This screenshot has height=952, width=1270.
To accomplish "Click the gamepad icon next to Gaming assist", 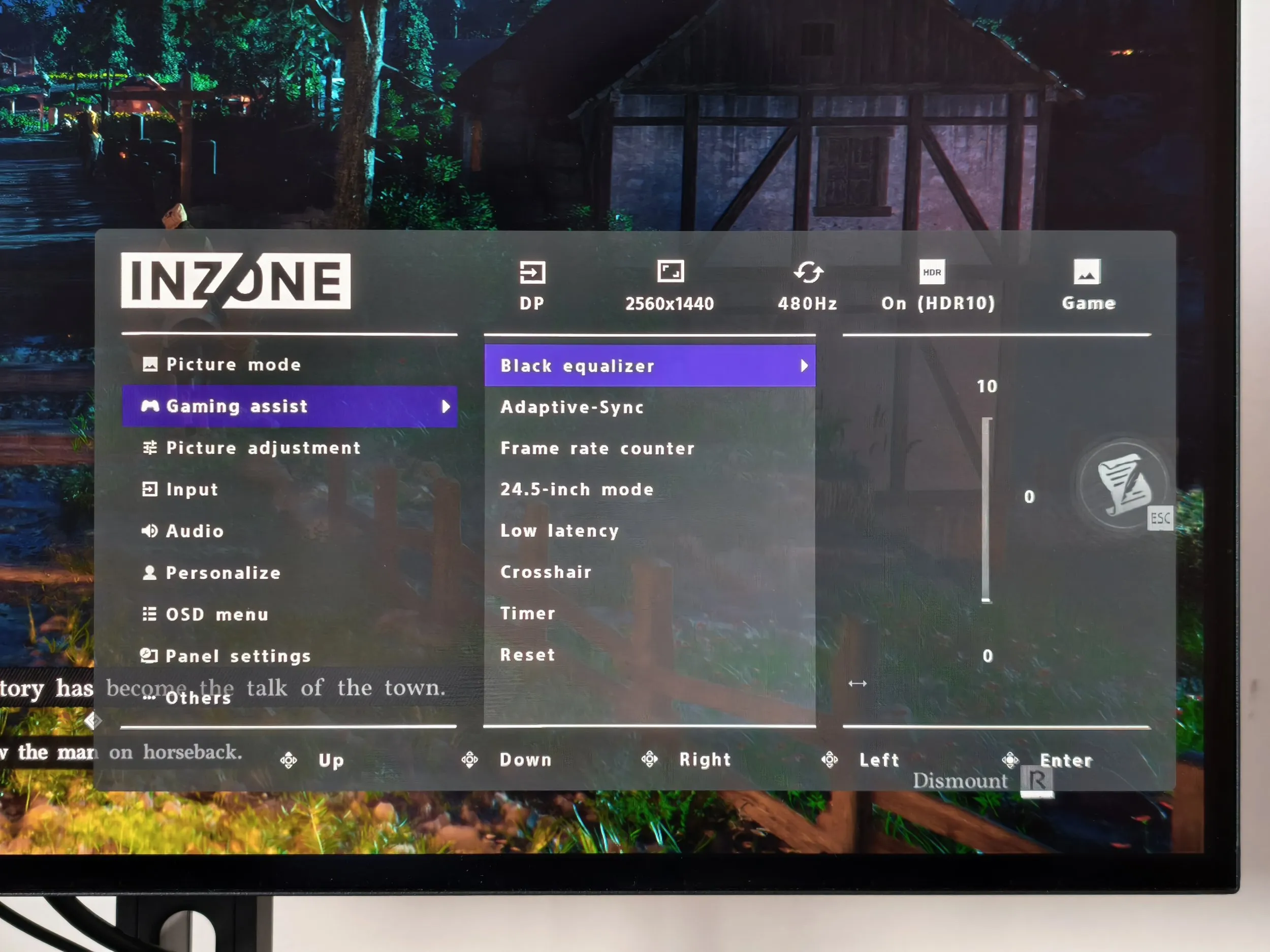I will click(150, 406).
